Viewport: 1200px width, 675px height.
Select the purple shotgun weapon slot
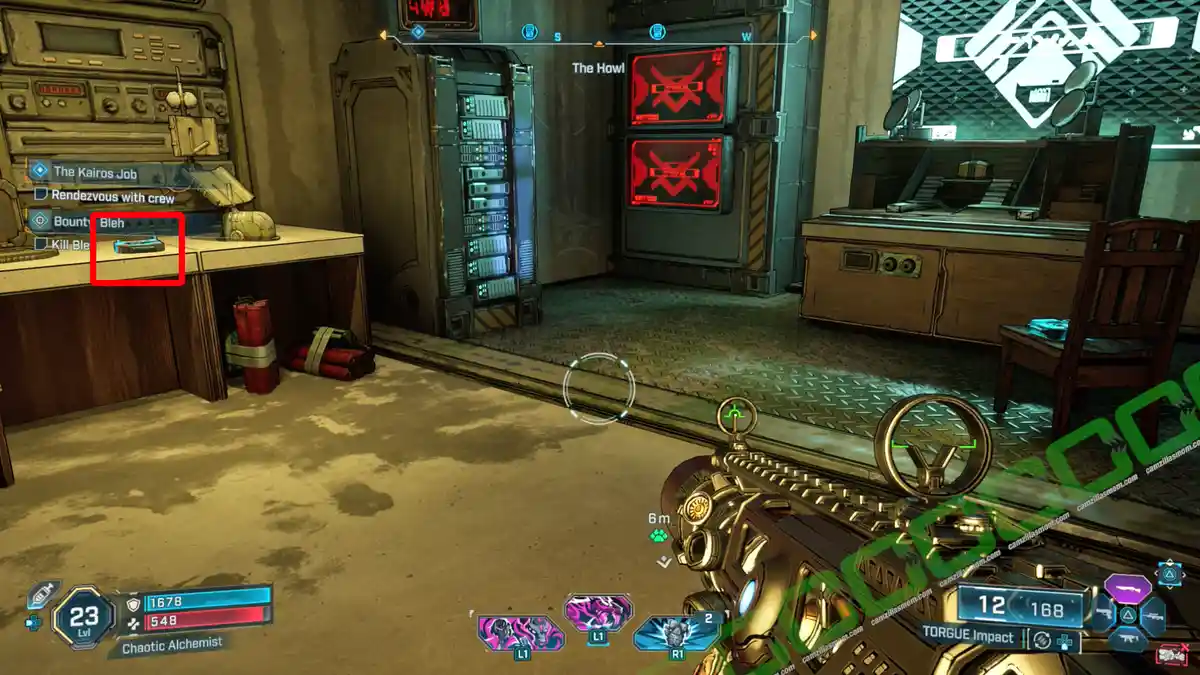click(x=1126, y=588)
